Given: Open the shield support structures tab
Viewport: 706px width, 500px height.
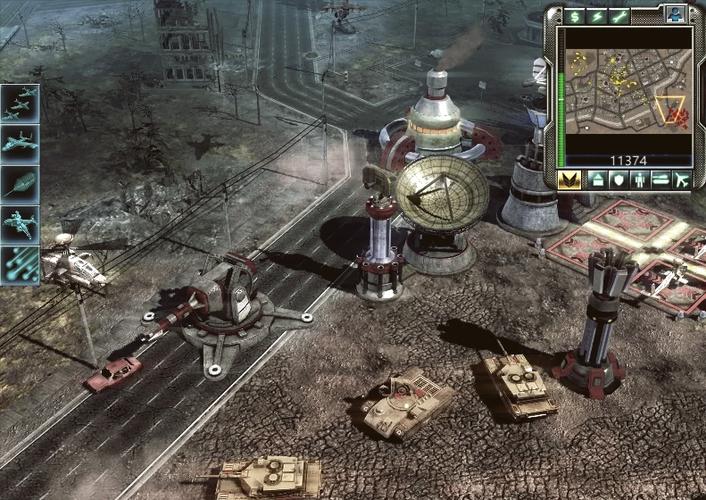Looking at the screenshot, I should pos(617,180).
